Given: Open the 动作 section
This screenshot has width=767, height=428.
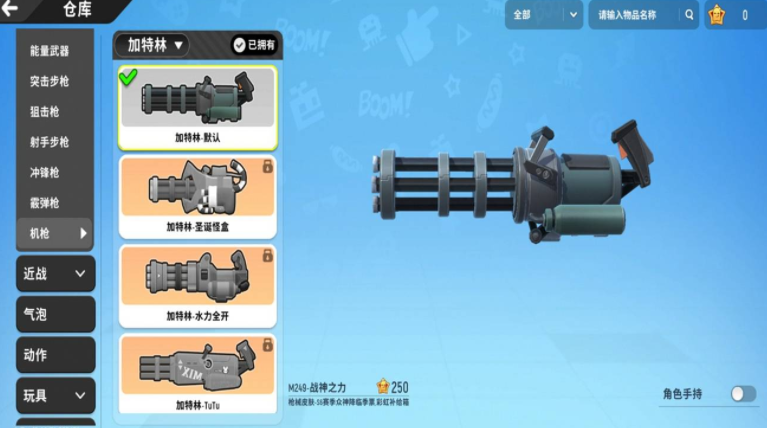Looking at the screenshot, I should (x=56, y=355).
